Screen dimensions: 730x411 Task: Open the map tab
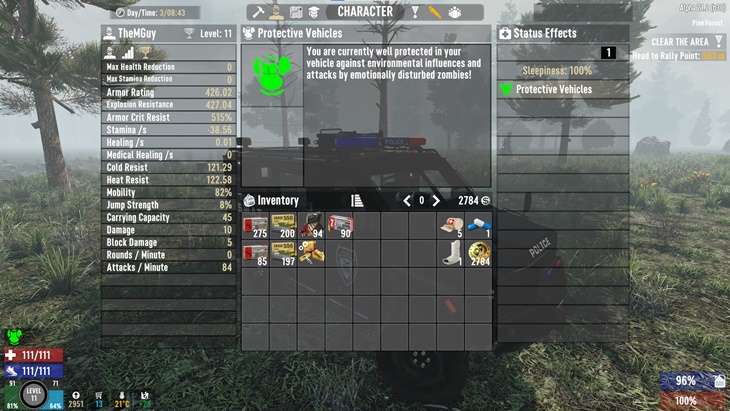296,12
